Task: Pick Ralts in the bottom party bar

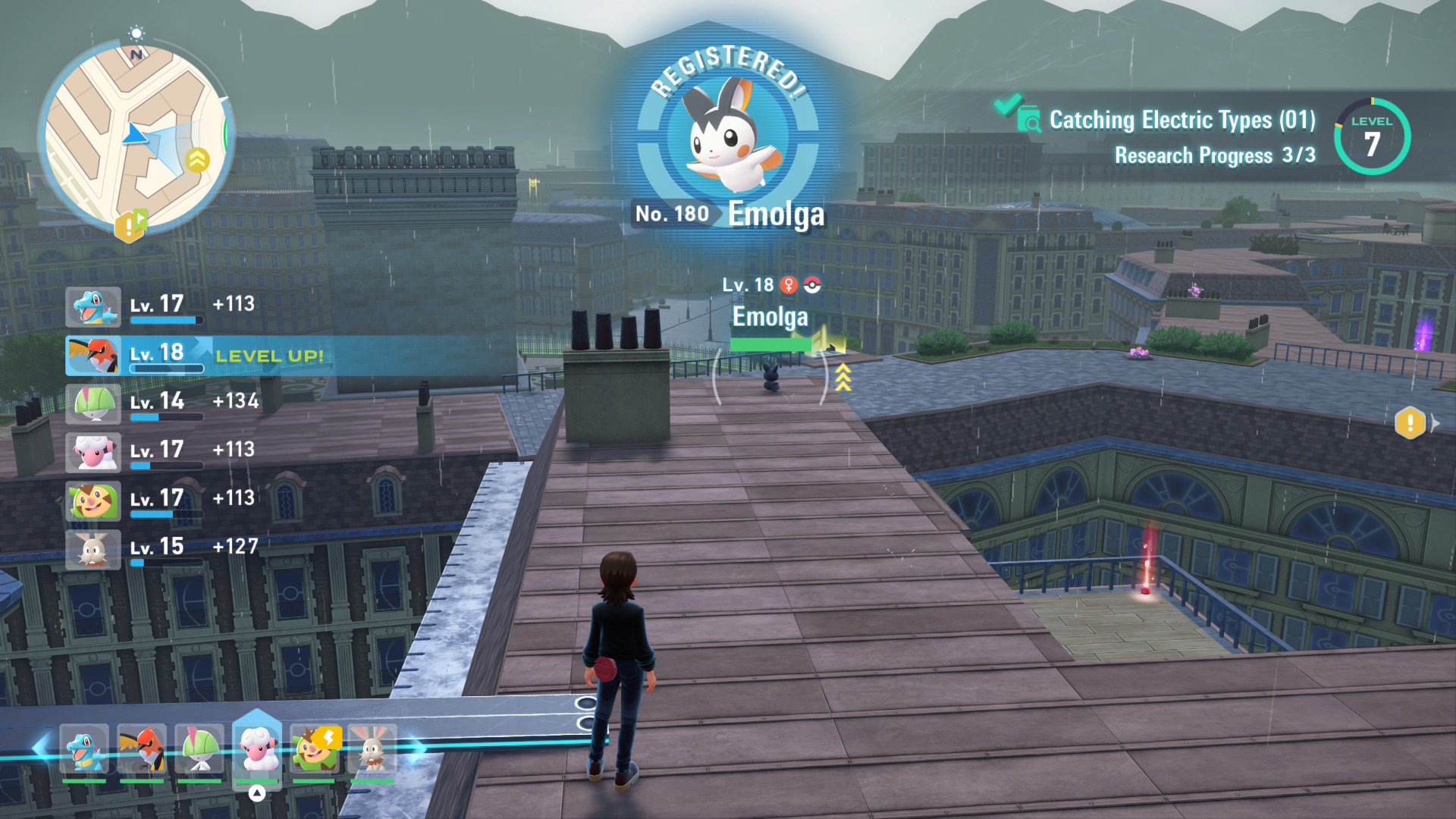Action: (199, 750)
